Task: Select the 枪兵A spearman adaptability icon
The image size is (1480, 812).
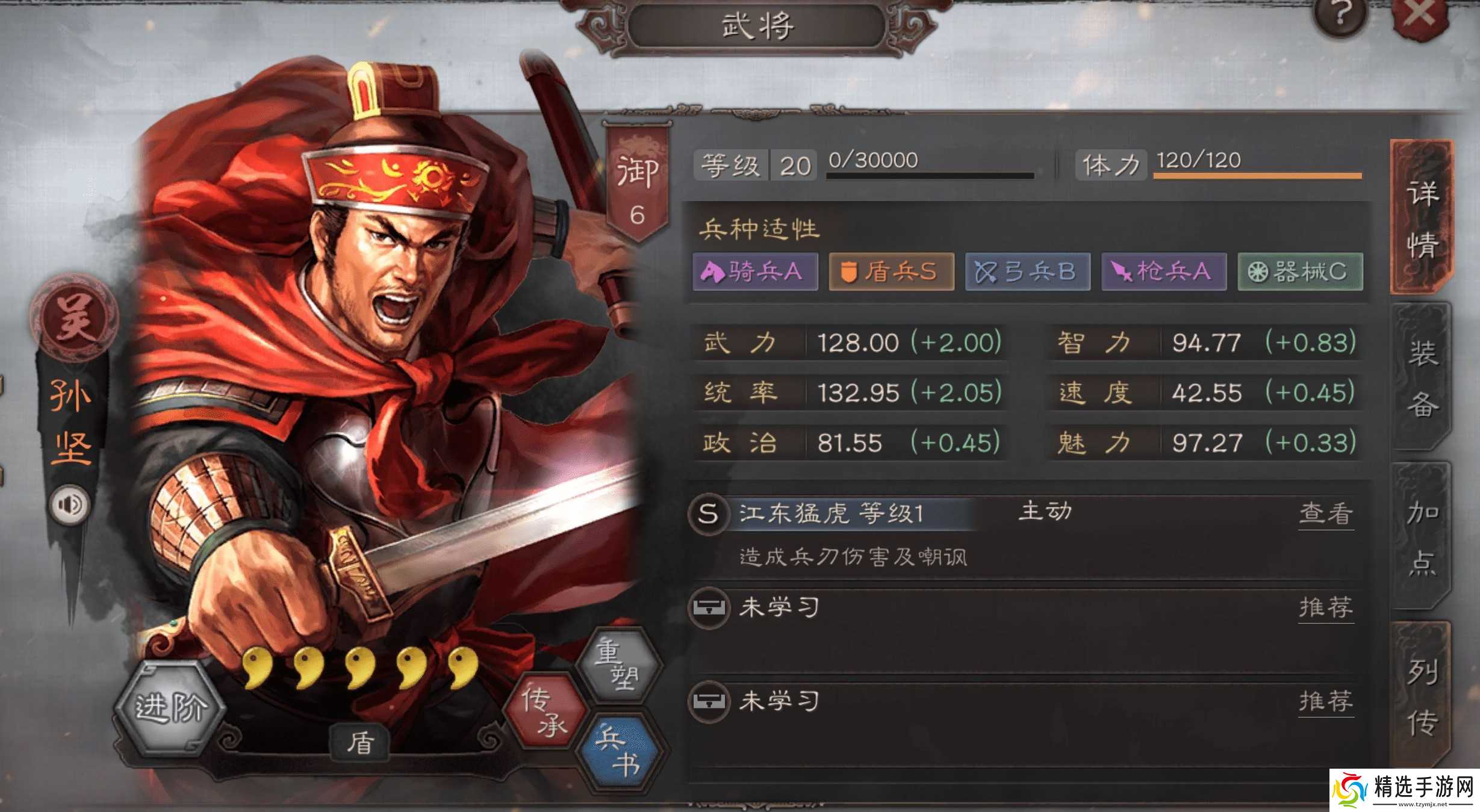Action: [x=1163, y=272]
